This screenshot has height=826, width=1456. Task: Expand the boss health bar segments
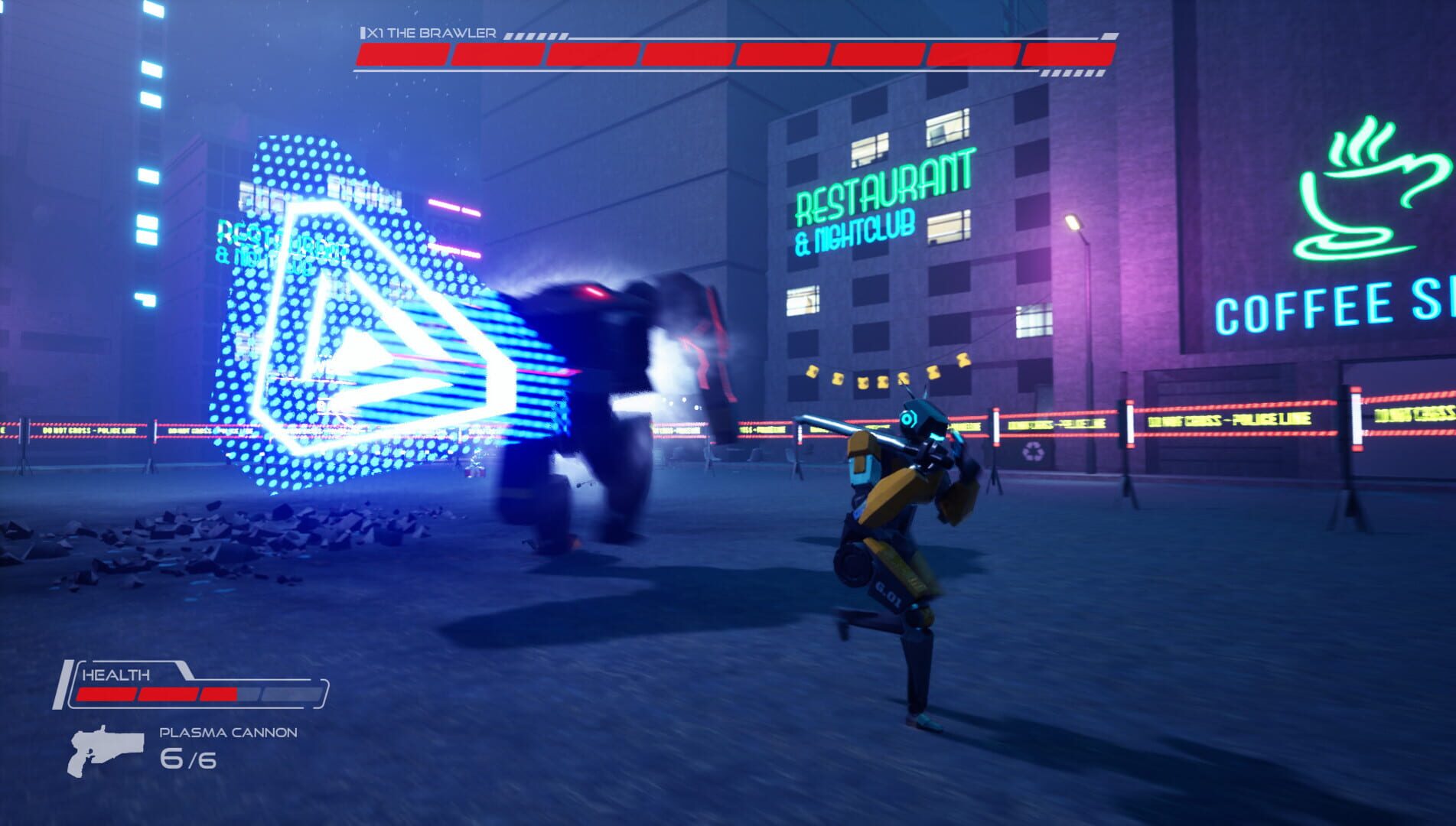pyautogui.click(x=731, y=54)
